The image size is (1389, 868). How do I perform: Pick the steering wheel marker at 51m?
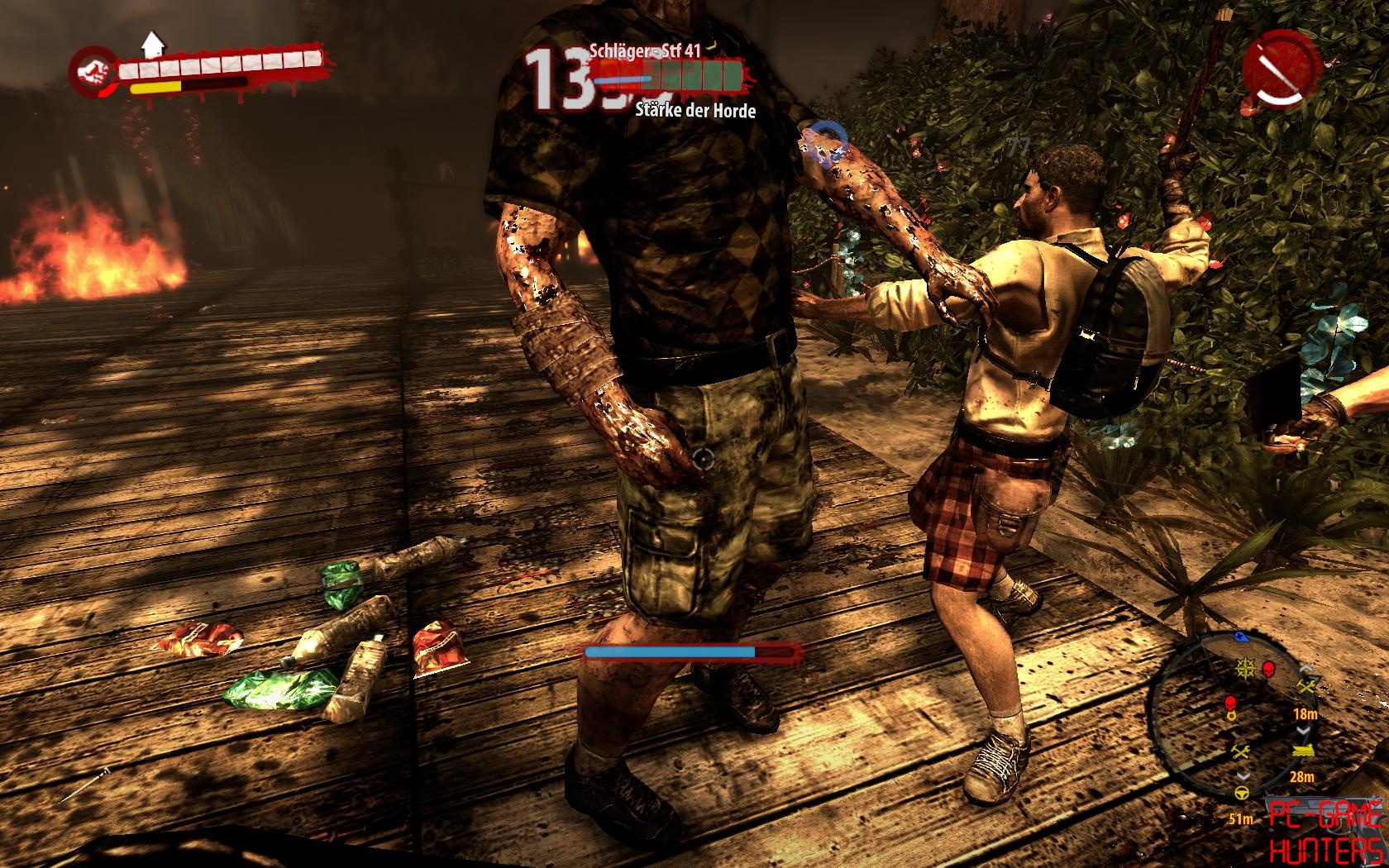point(1242,794)
